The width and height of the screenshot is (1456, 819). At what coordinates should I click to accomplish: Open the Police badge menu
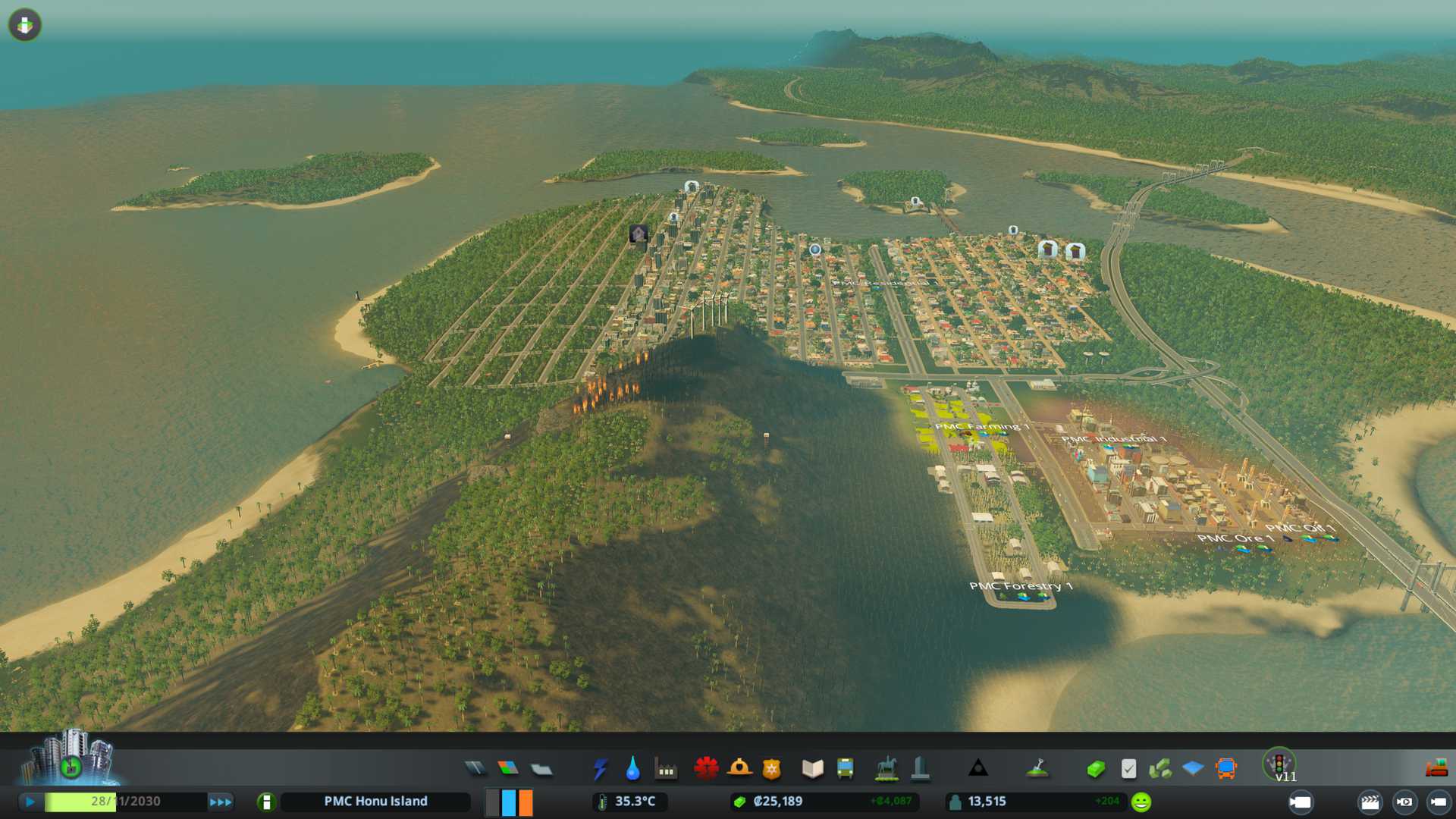pyautogui.click(x=772, y=769)
